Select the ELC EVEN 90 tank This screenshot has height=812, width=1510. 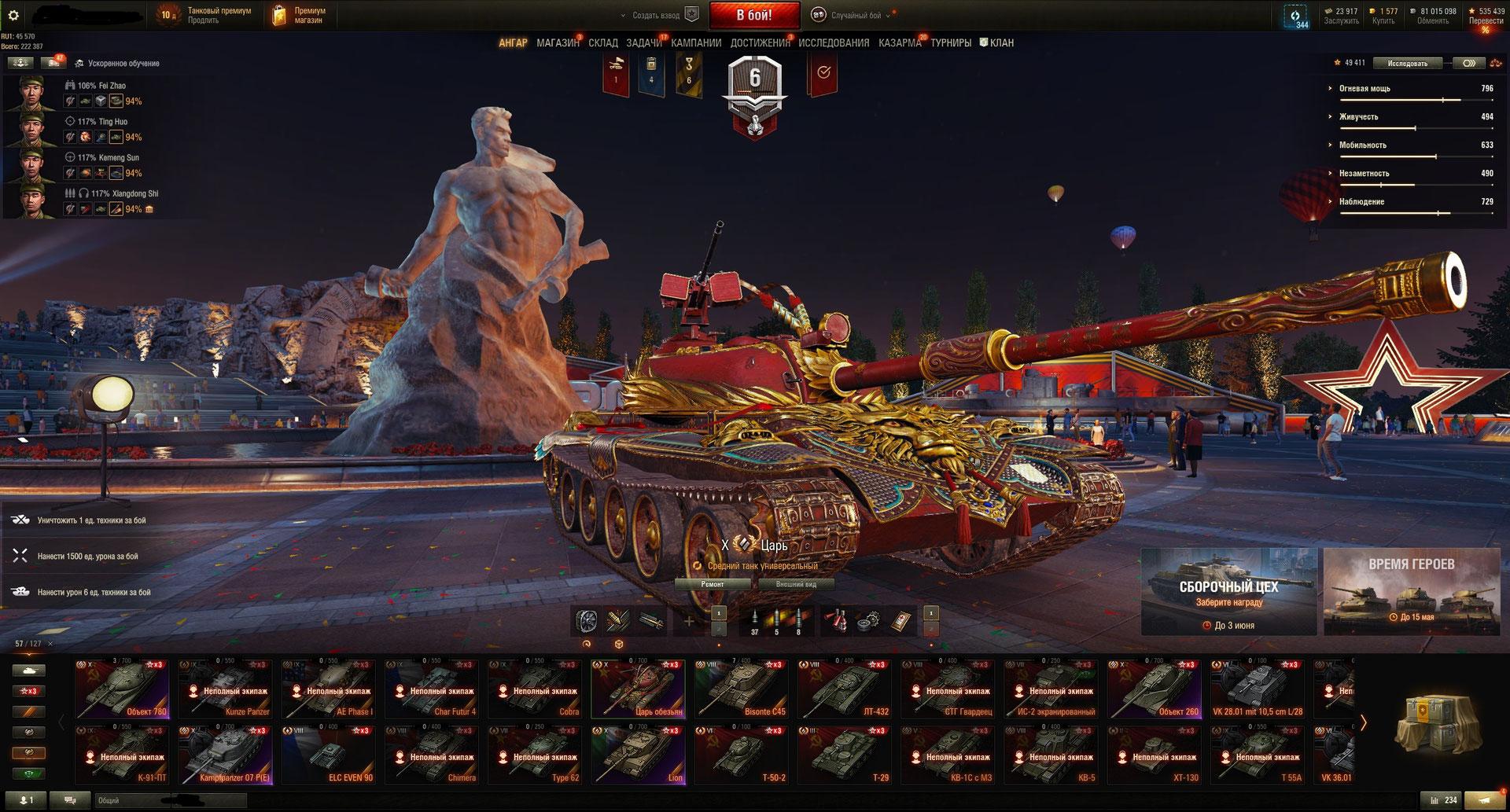[329, 755]
